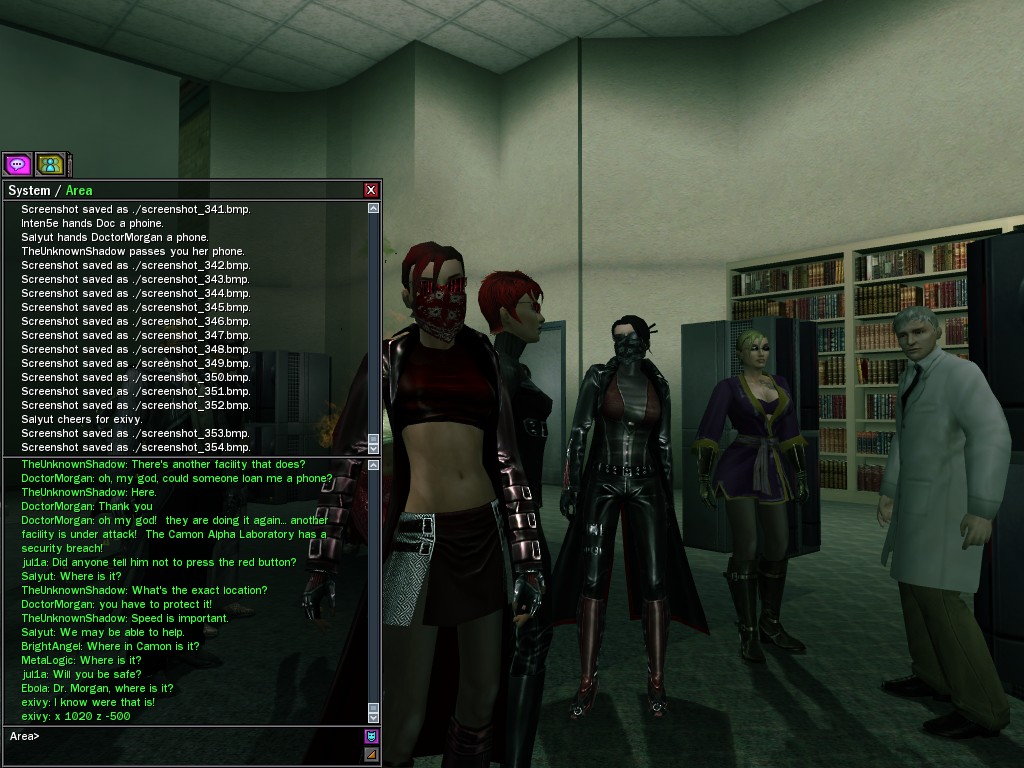Open the purple mask emote button

click(371, 737)
